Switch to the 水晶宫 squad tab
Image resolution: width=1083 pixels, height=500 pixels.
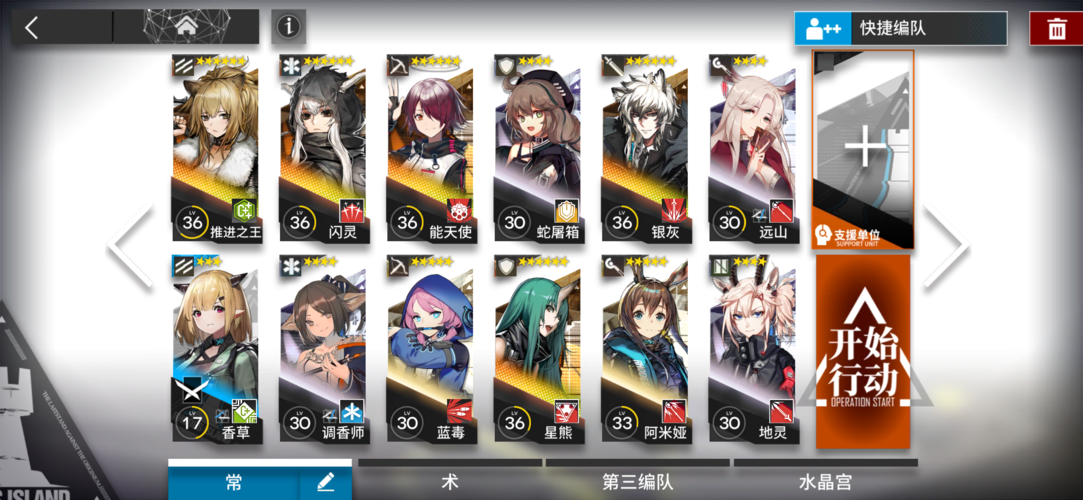825,482
